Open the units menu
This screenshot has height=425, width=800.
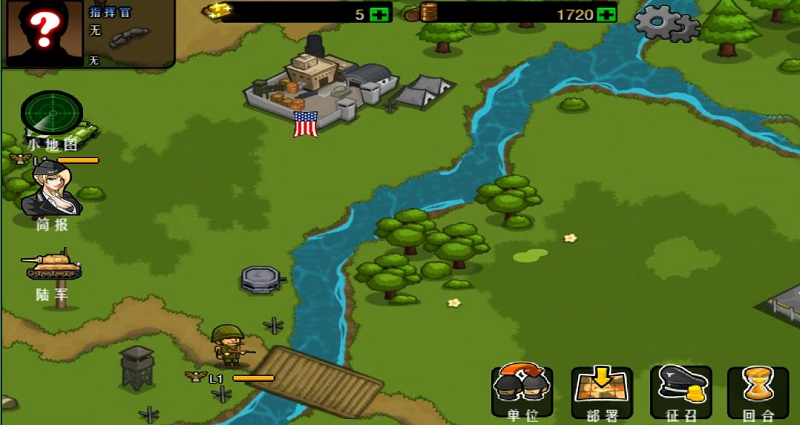pos(522,390)
